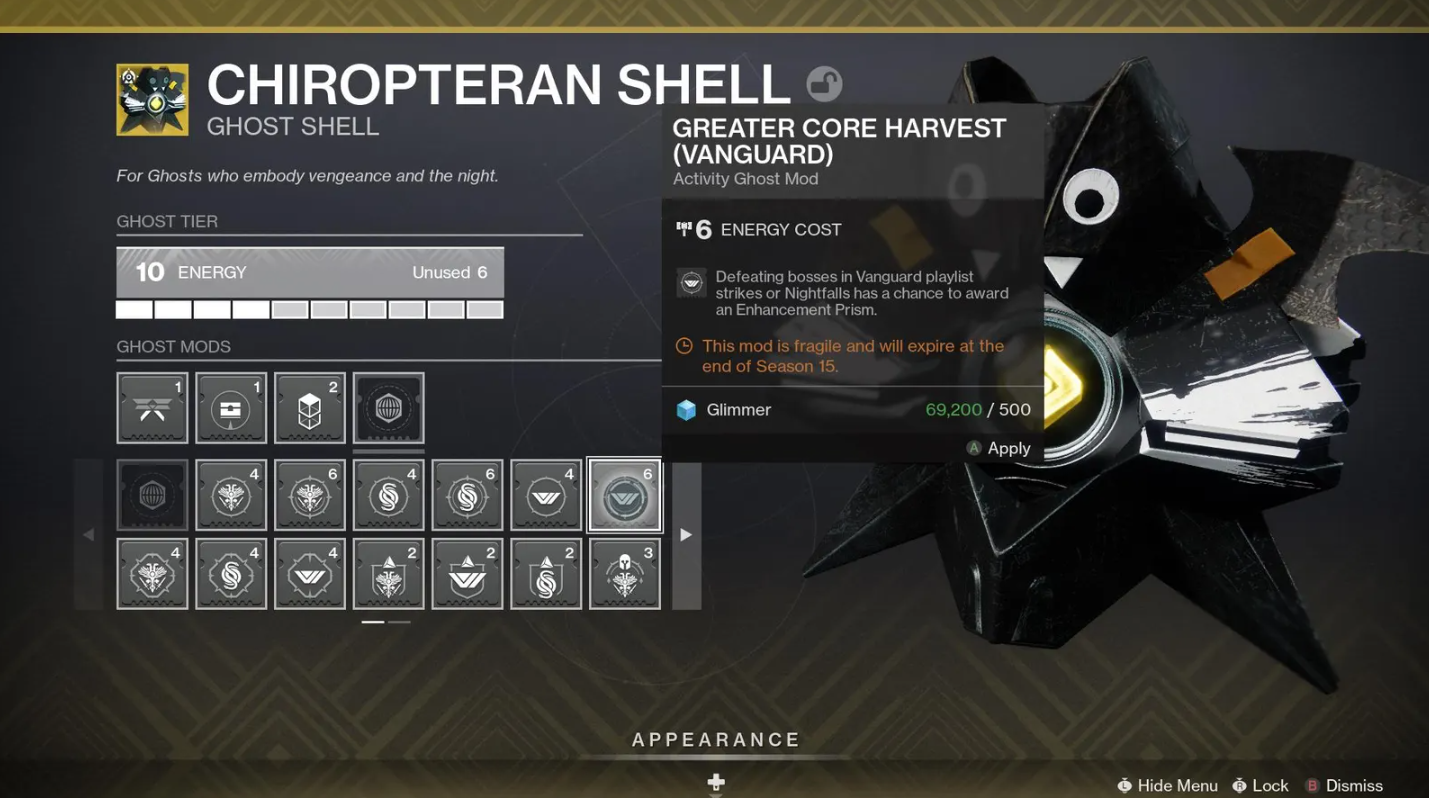Click the unlocked padlock beside the shell name
1429x798 pixels.
820,85
